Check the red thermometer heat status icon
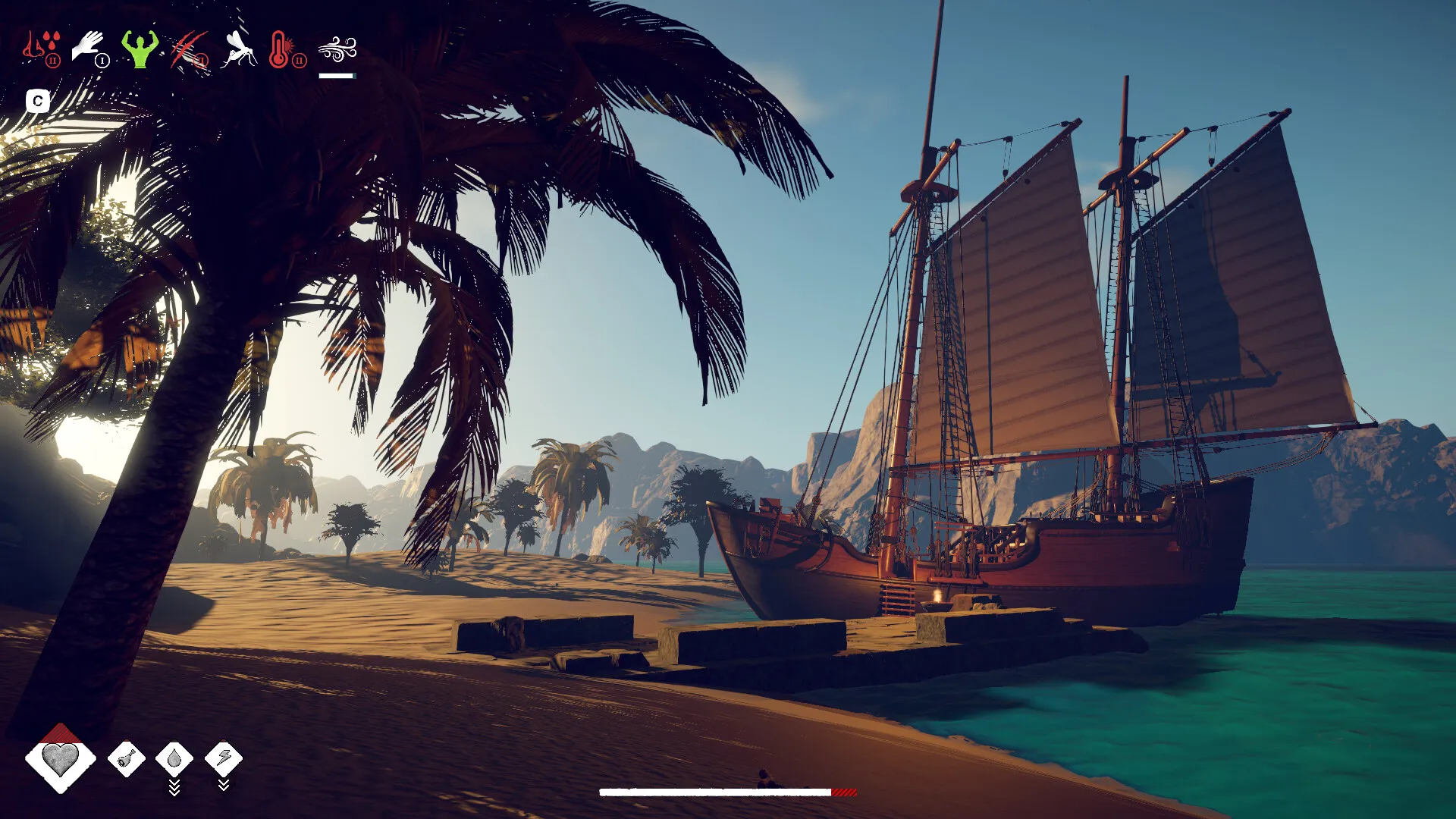The height and width of the screenshot is (819, 1456). pyautogui.click(x=284, y=49)
